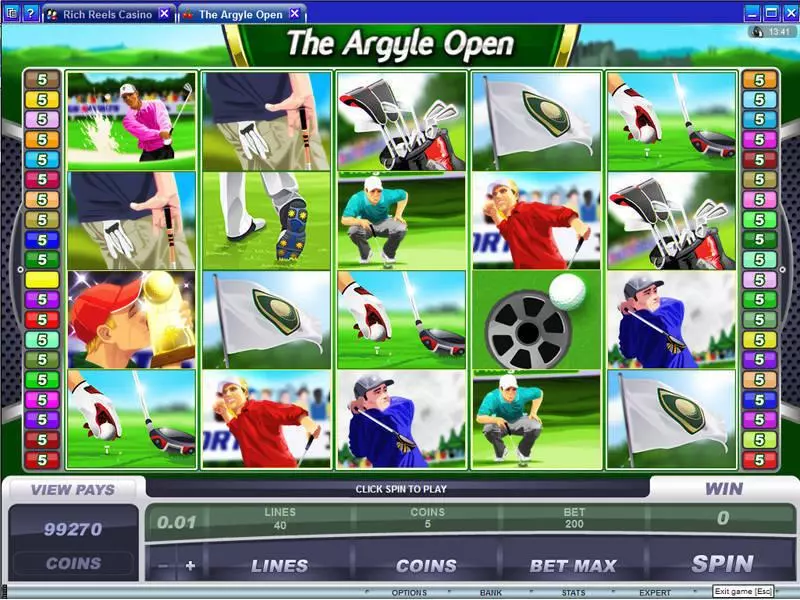Minimize the casino window
The width and height of the screenshot is (800, 600).
[751, 13]
